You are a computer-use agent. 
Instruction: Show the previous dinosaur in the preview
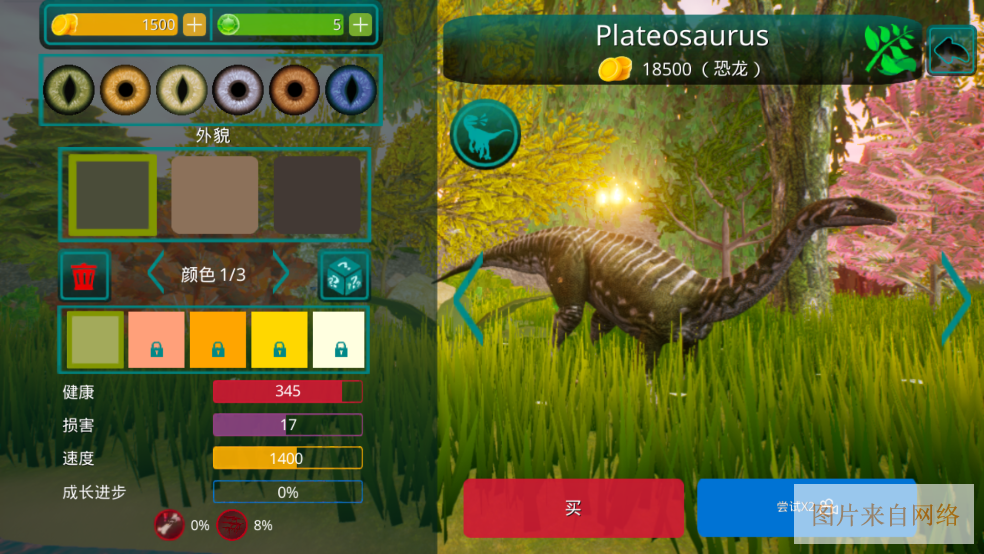point(468,297)
